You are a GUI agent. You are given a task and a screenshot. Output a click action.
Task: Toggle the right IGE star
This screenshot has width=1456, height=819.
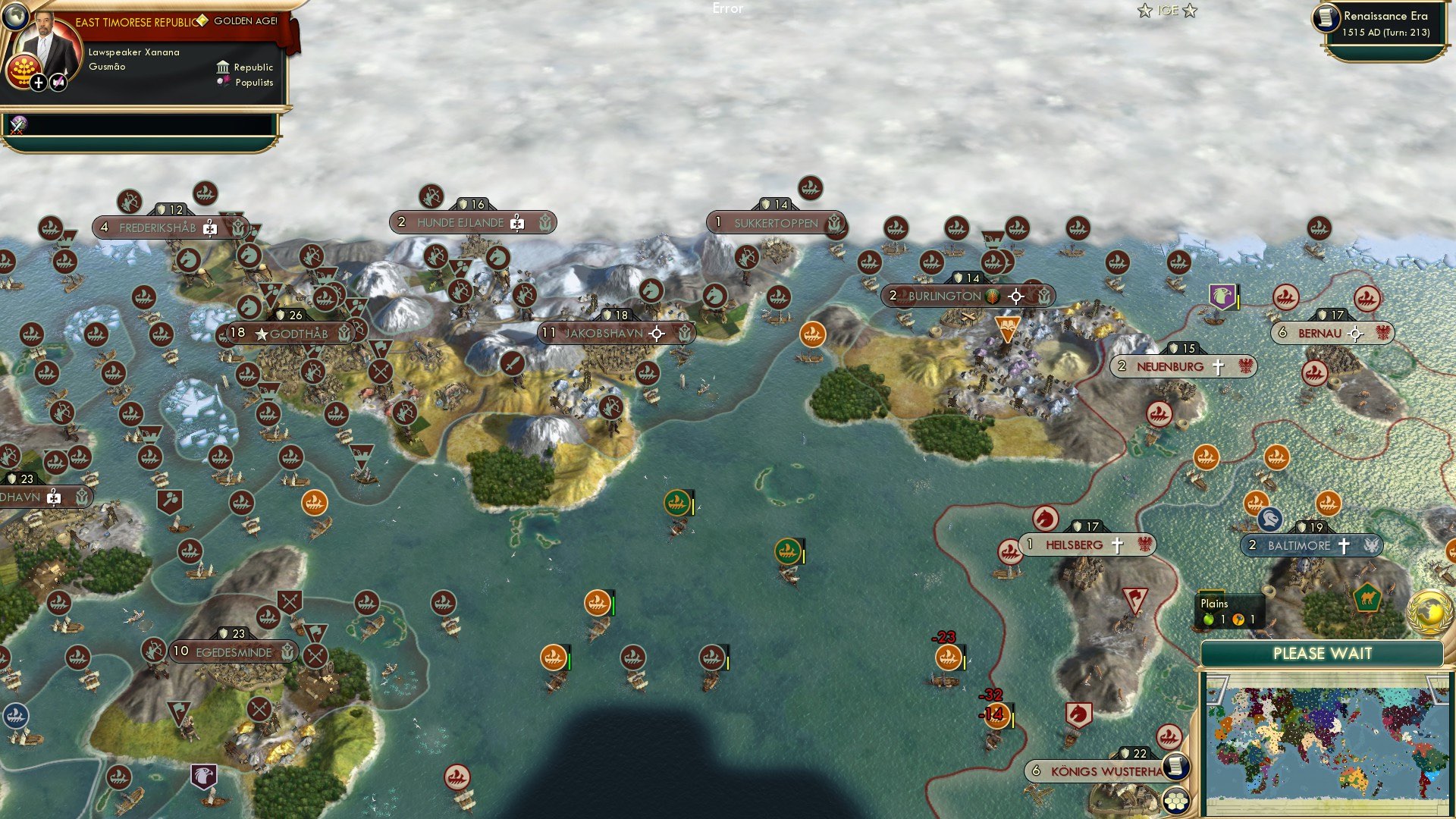coord(1189,11)
